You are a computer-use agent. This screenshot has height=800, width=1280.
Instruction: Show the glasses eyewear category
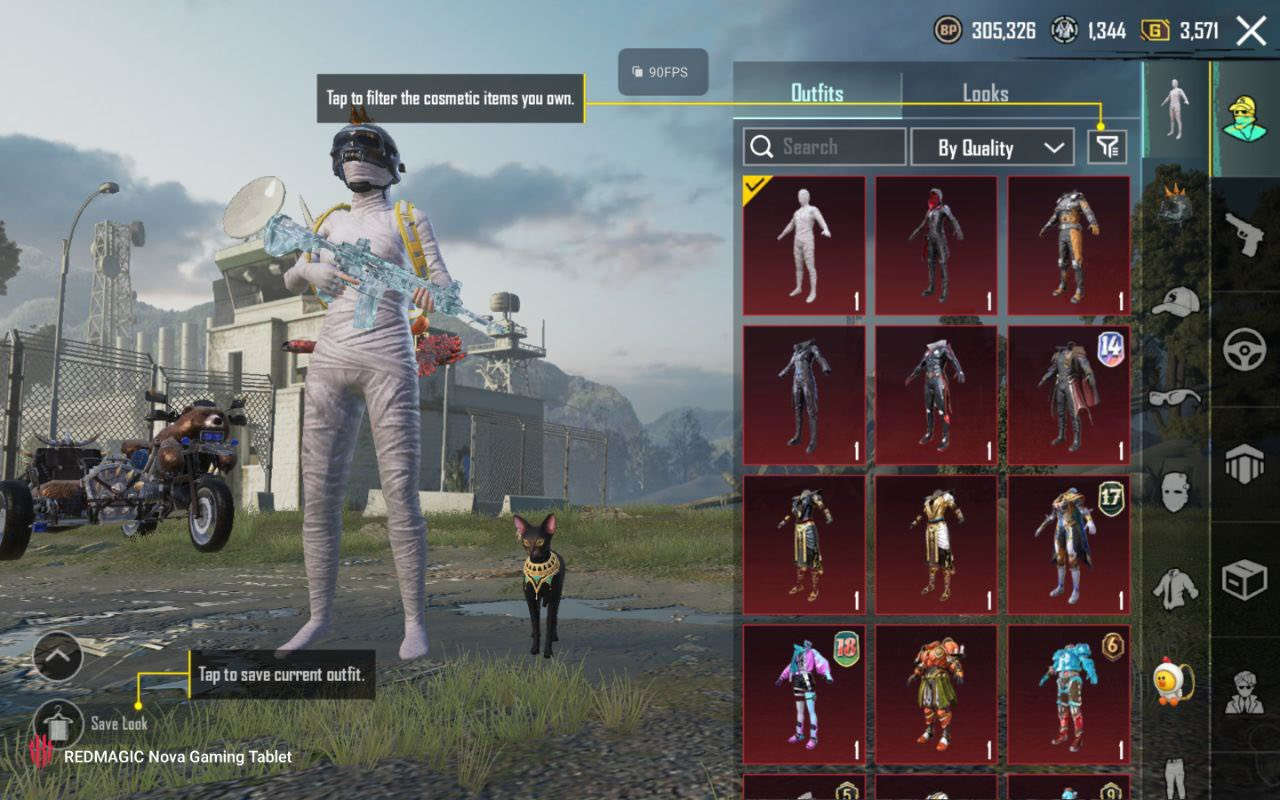pos(1175,397)
